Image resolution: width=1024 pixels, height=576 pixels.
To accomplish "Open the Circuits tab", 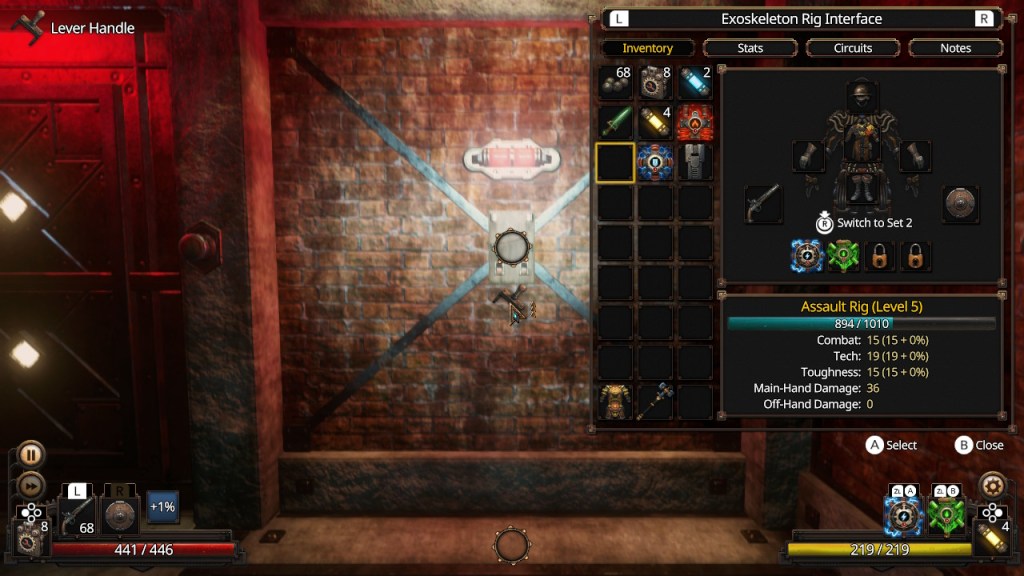I will [x=853, y=48].
